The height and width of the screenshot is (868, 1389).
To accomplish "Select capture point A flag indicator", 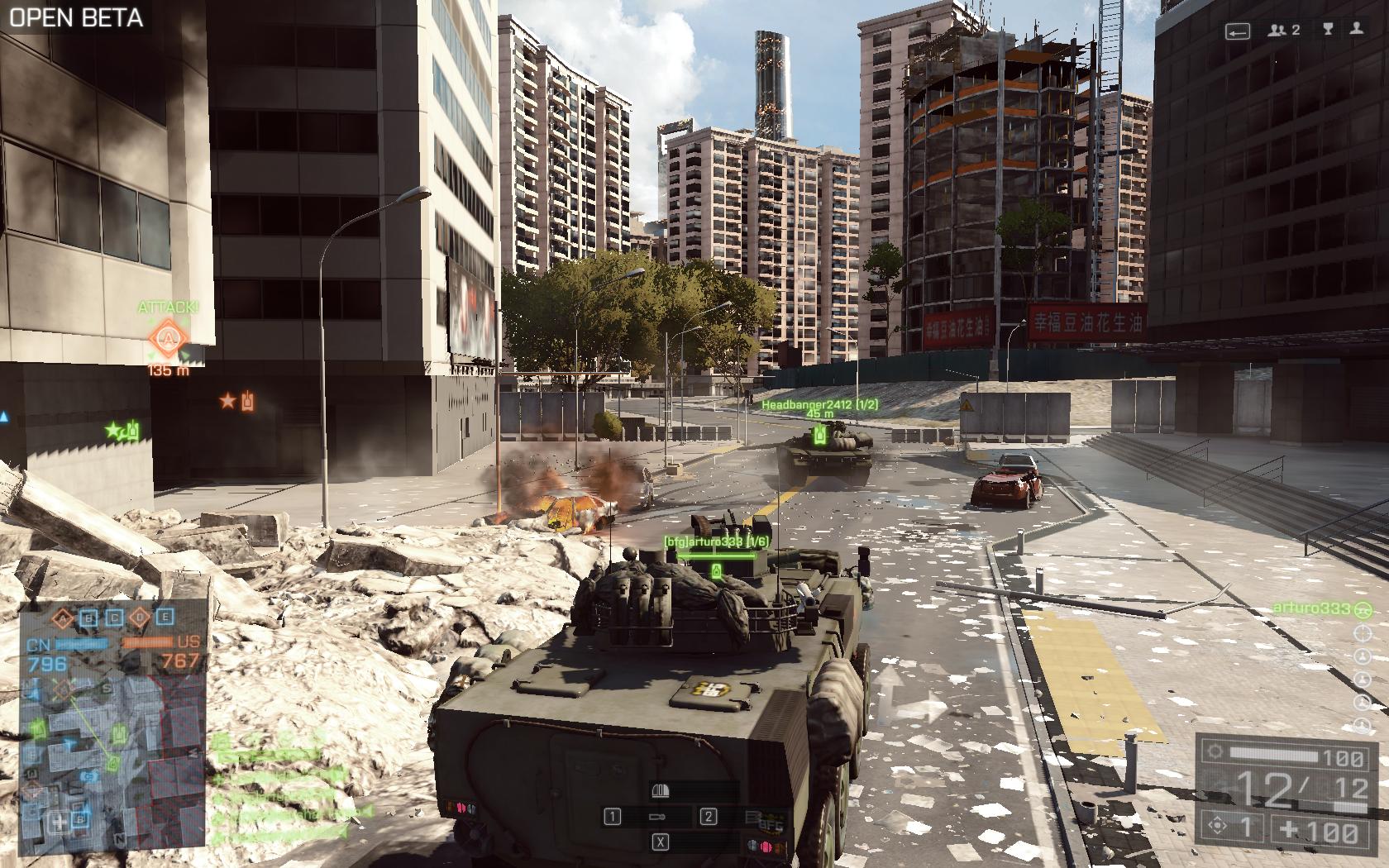I will [63, 618].
